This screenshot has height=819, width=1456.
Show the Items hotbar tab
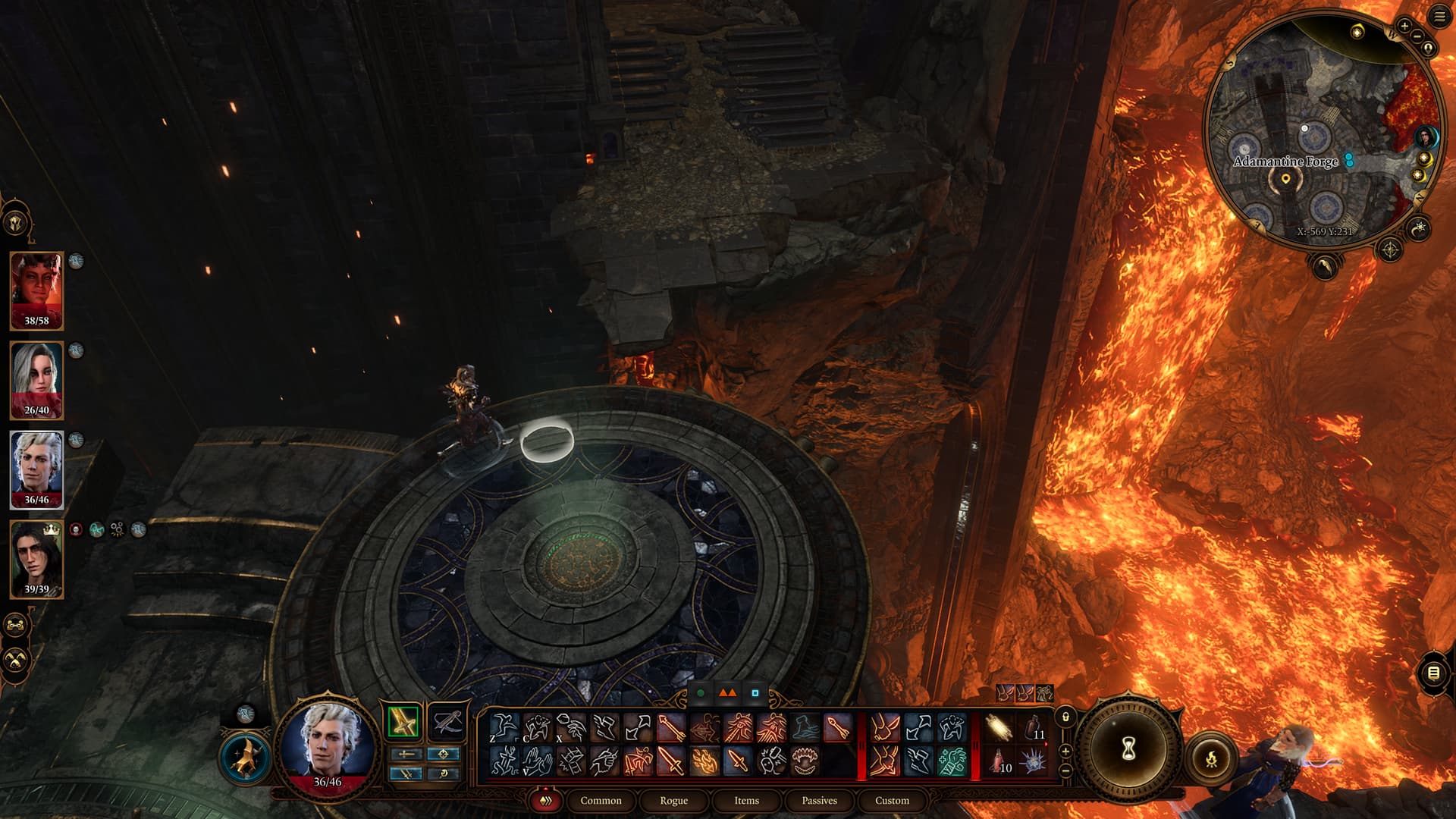pos(746,800)
